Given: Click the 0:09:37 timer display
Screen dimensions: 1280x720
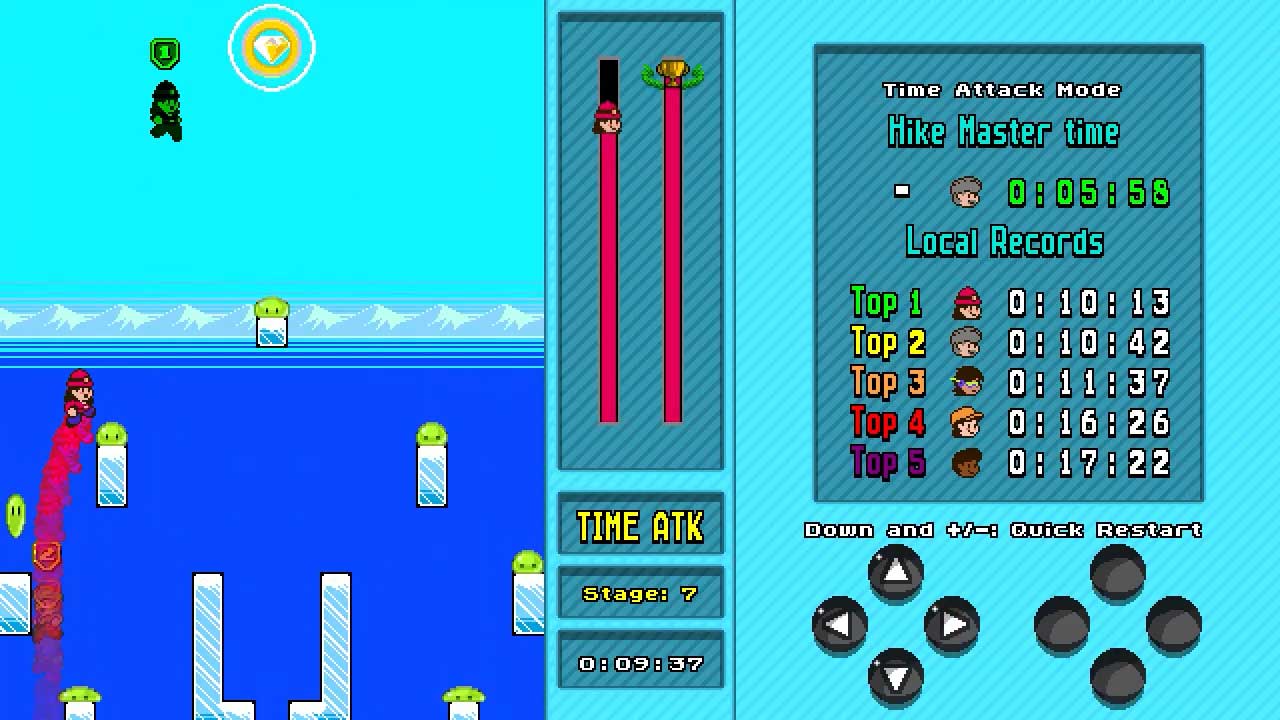Looking at the screenshot, I should (x=639, y=661).
